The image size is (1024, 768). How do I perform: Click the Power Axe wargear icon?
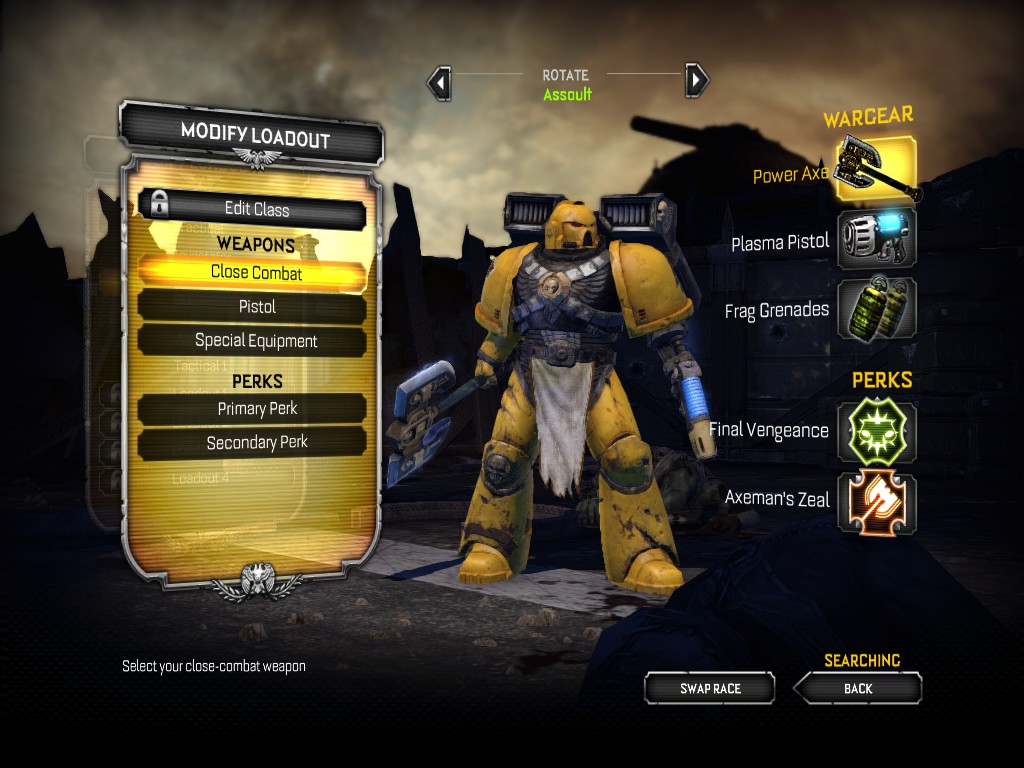(x=876, y=169)
